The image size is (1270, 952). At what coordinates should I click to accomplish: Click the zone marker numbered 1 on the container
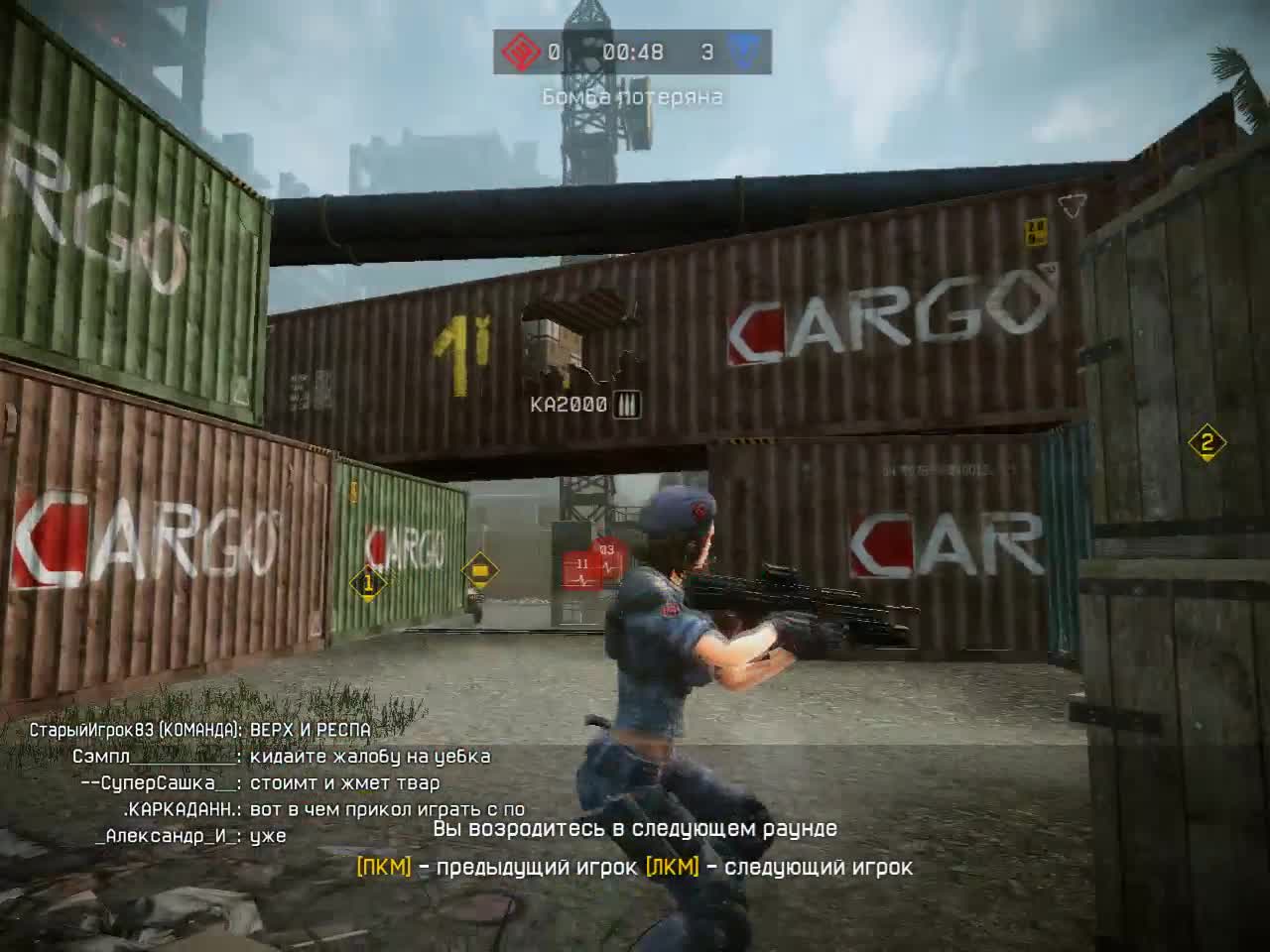pos(368,581)
